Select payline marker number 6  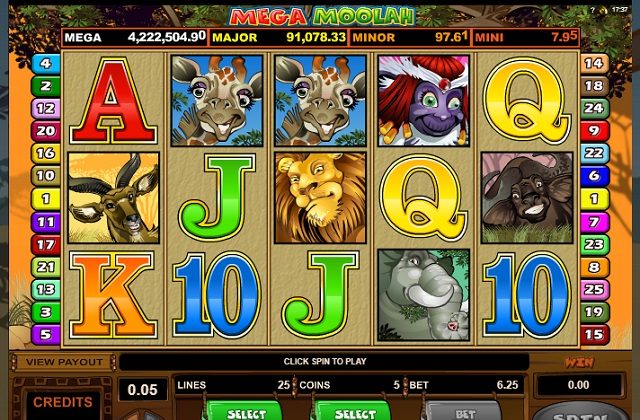coord(594,176)
